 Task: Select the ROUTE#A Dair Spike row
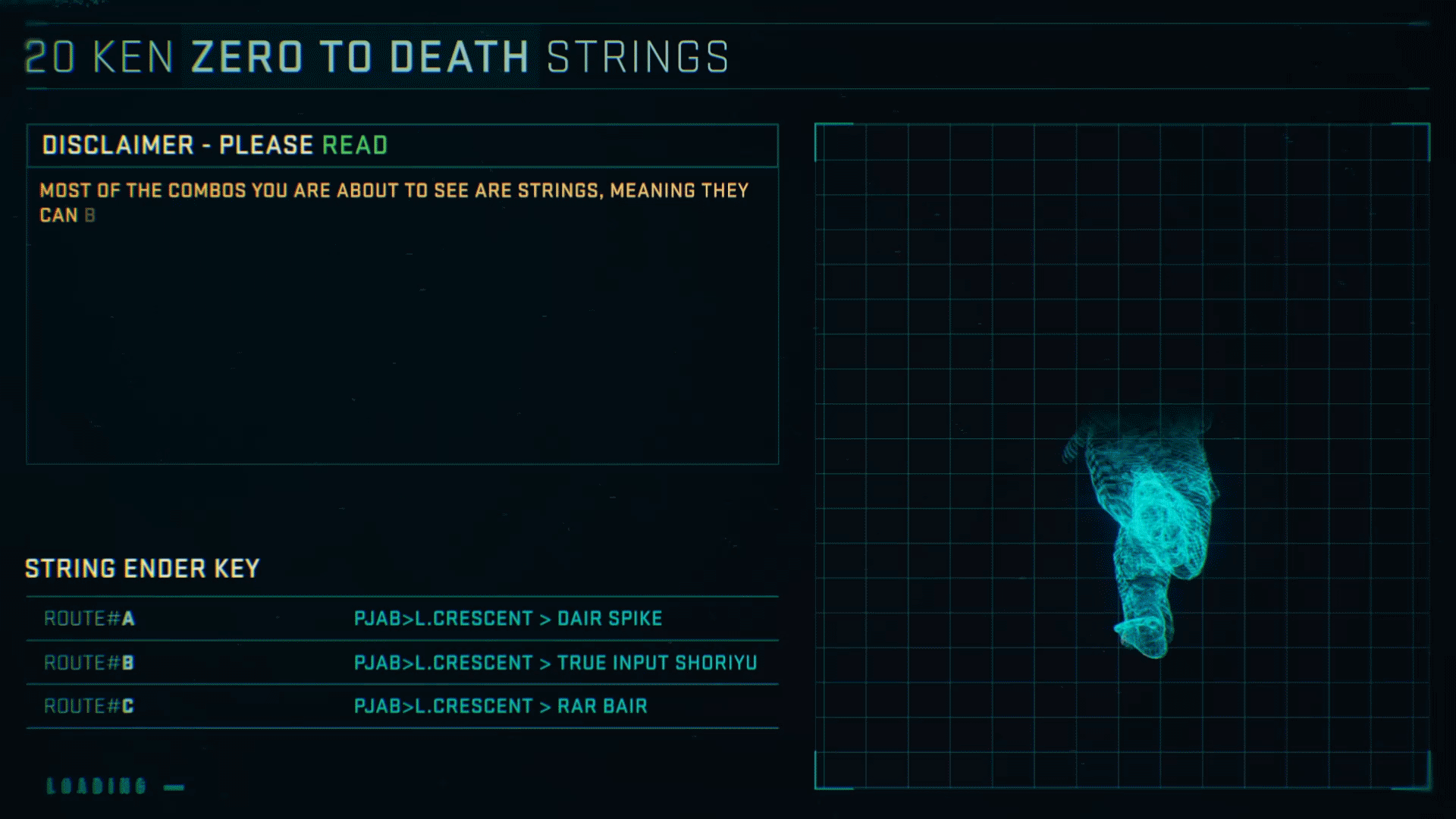402,619
